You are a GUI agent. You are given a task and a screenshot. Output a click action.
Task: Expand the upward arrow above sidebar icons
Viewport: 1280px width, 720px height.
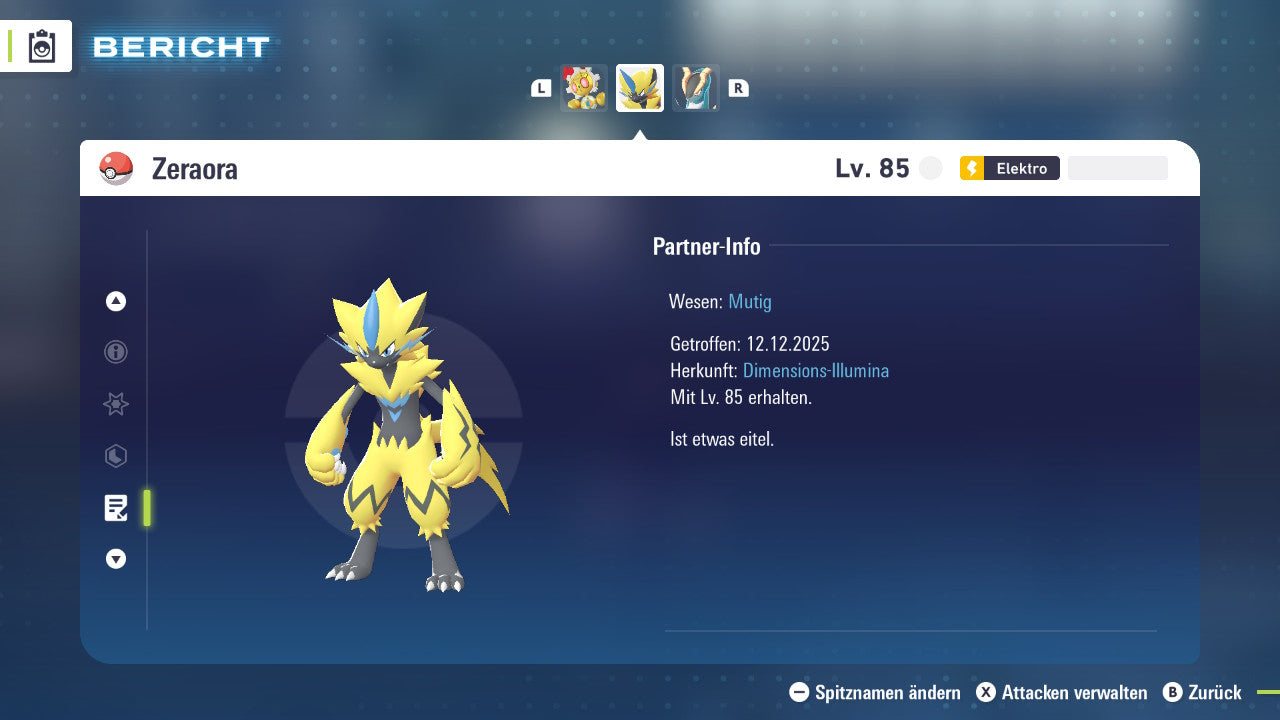click(x=115, y=301)
